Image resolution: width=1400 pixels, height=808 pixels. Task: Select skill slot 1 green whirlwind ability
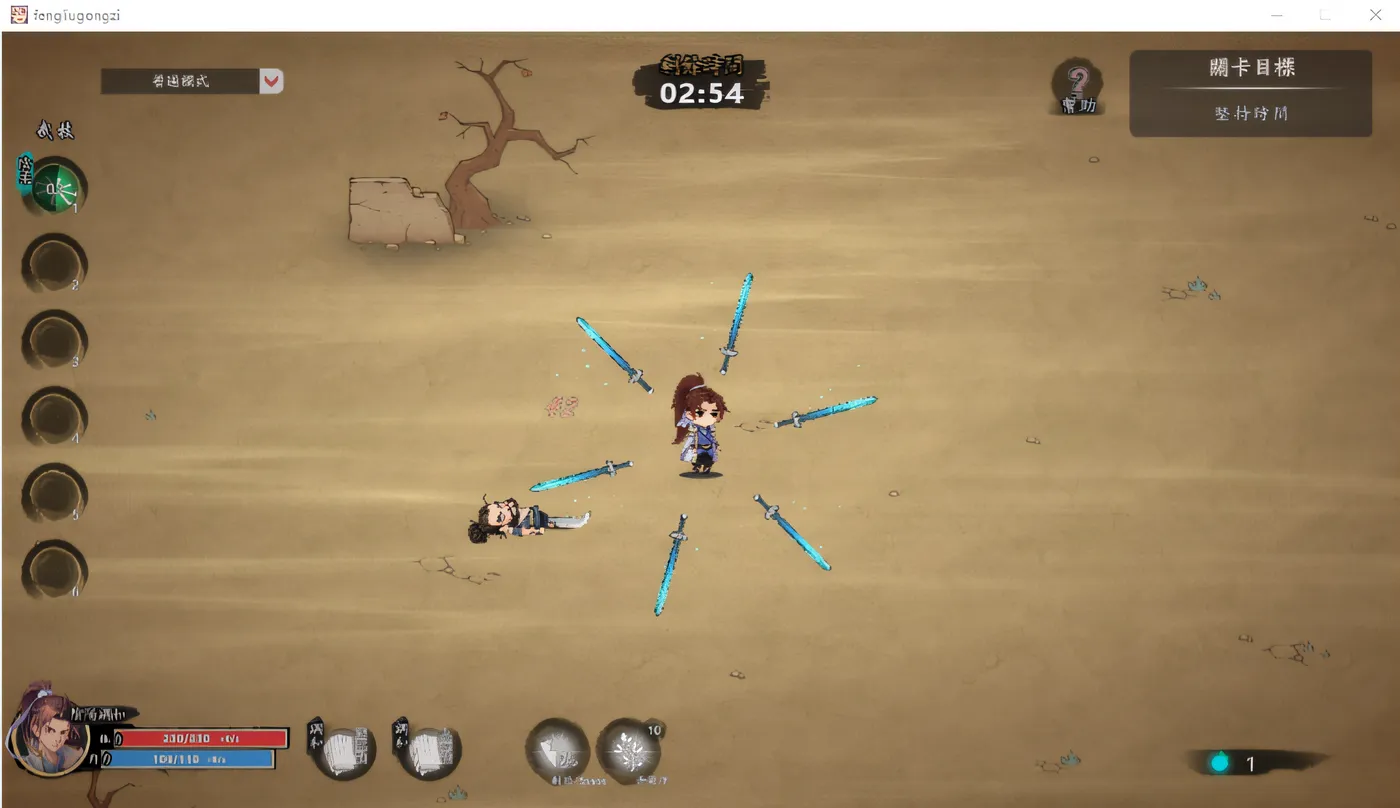(53, 187)
